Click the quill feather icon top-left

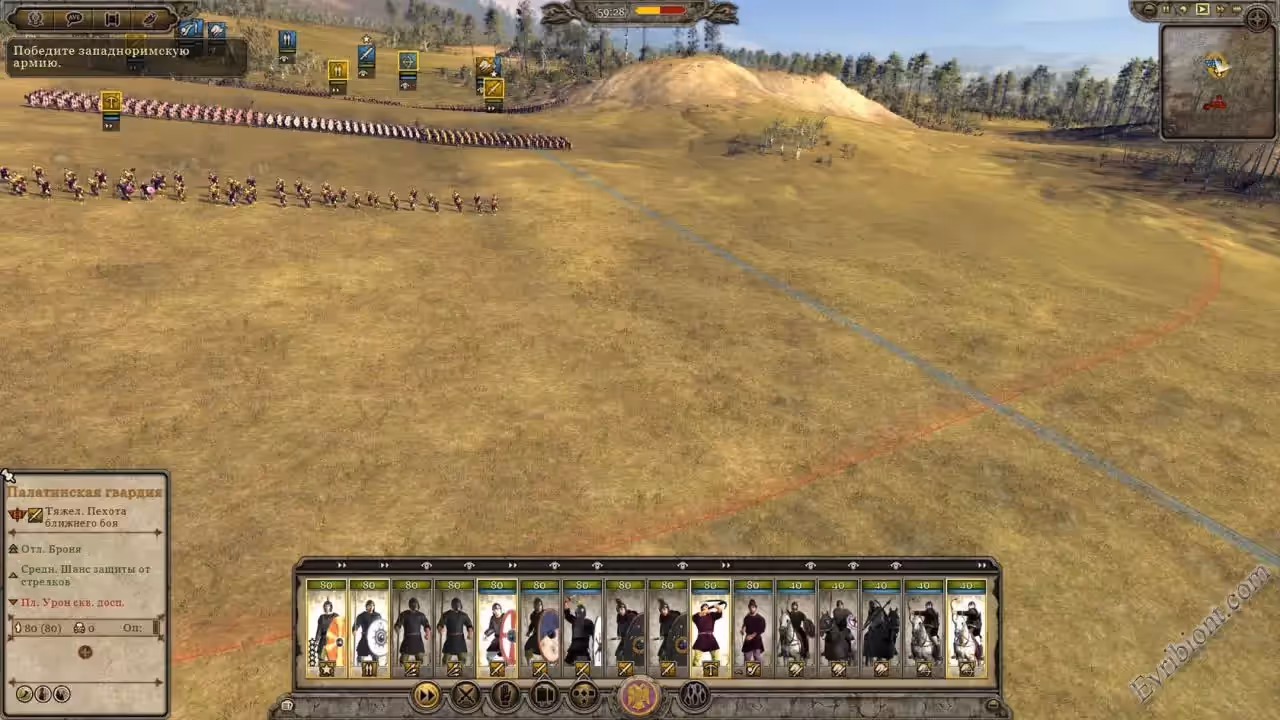coord(150,18)
